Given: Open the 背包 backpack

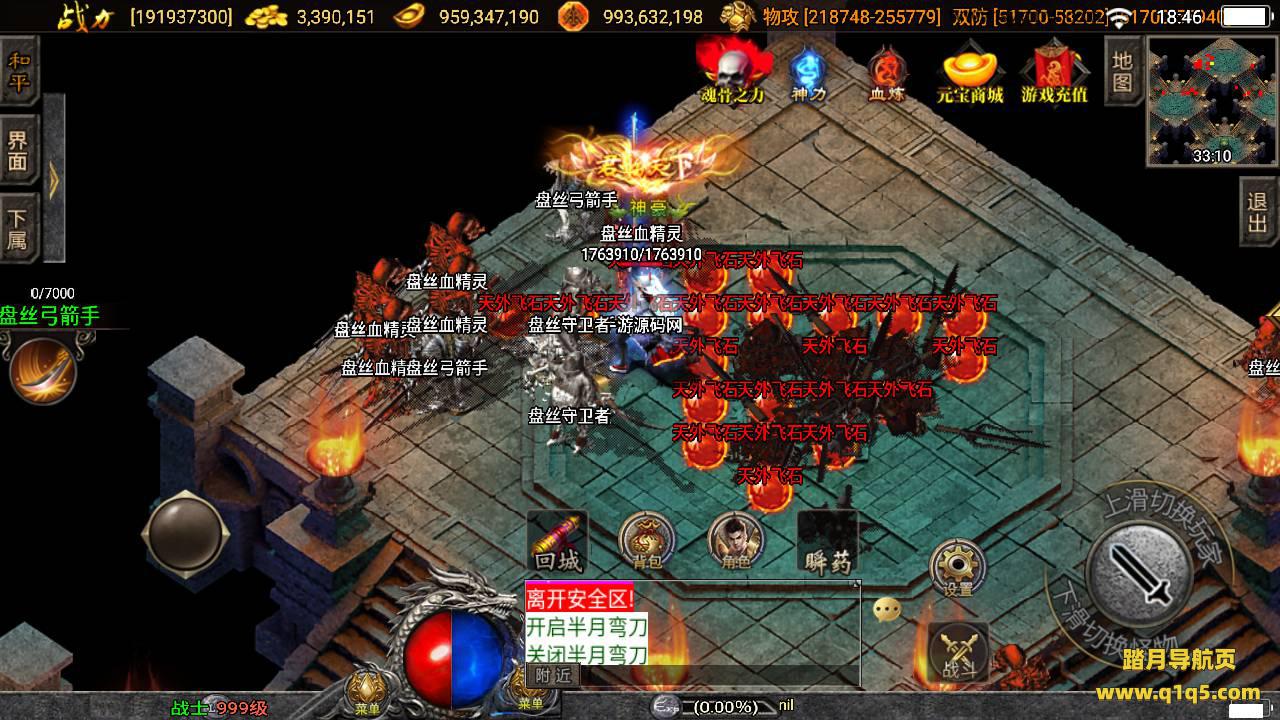Looking at the screenshot, I should pyautogui.click(x=645, y=542).
